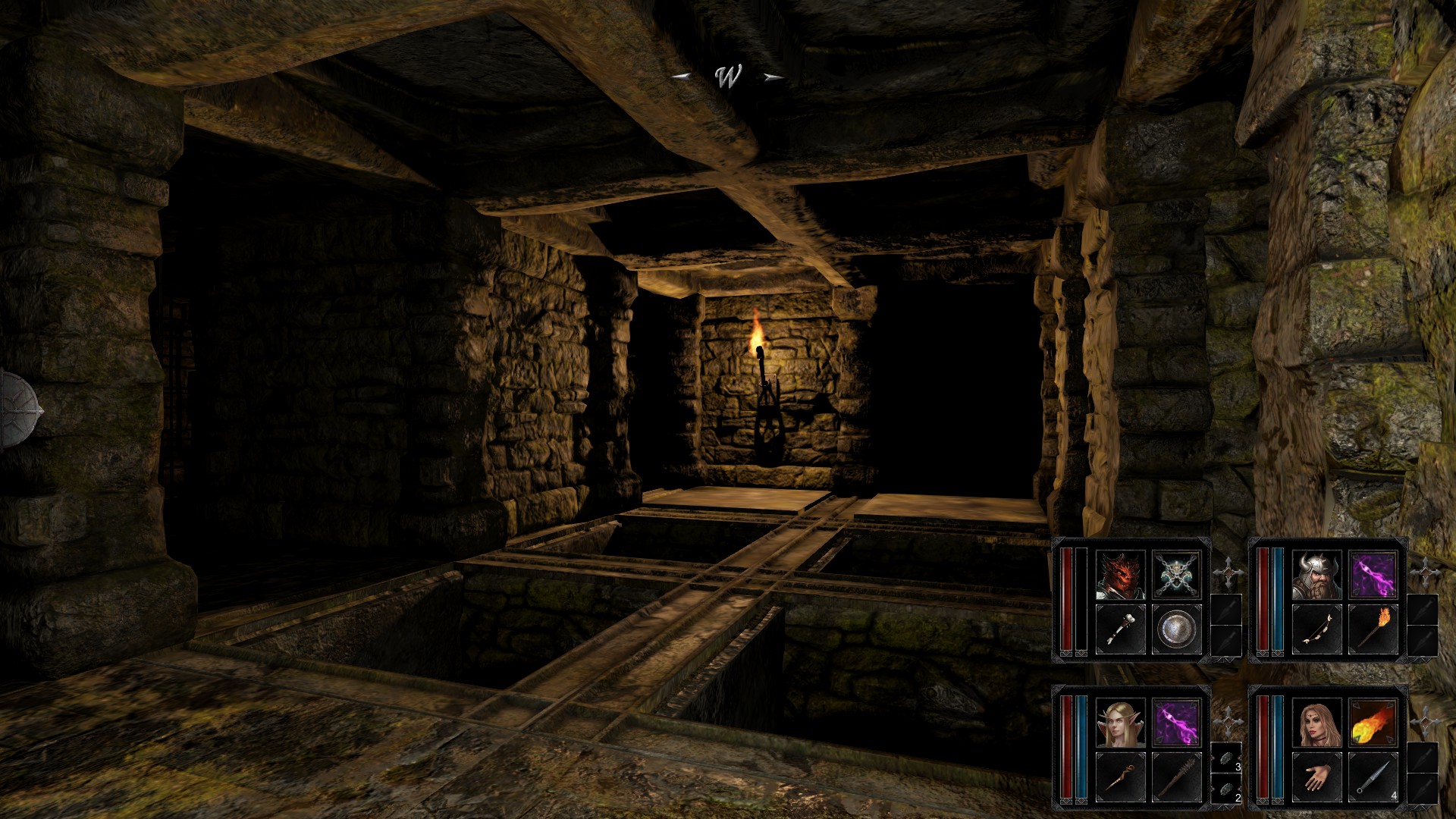Click the W compass marker at the top

coord(728,76)
